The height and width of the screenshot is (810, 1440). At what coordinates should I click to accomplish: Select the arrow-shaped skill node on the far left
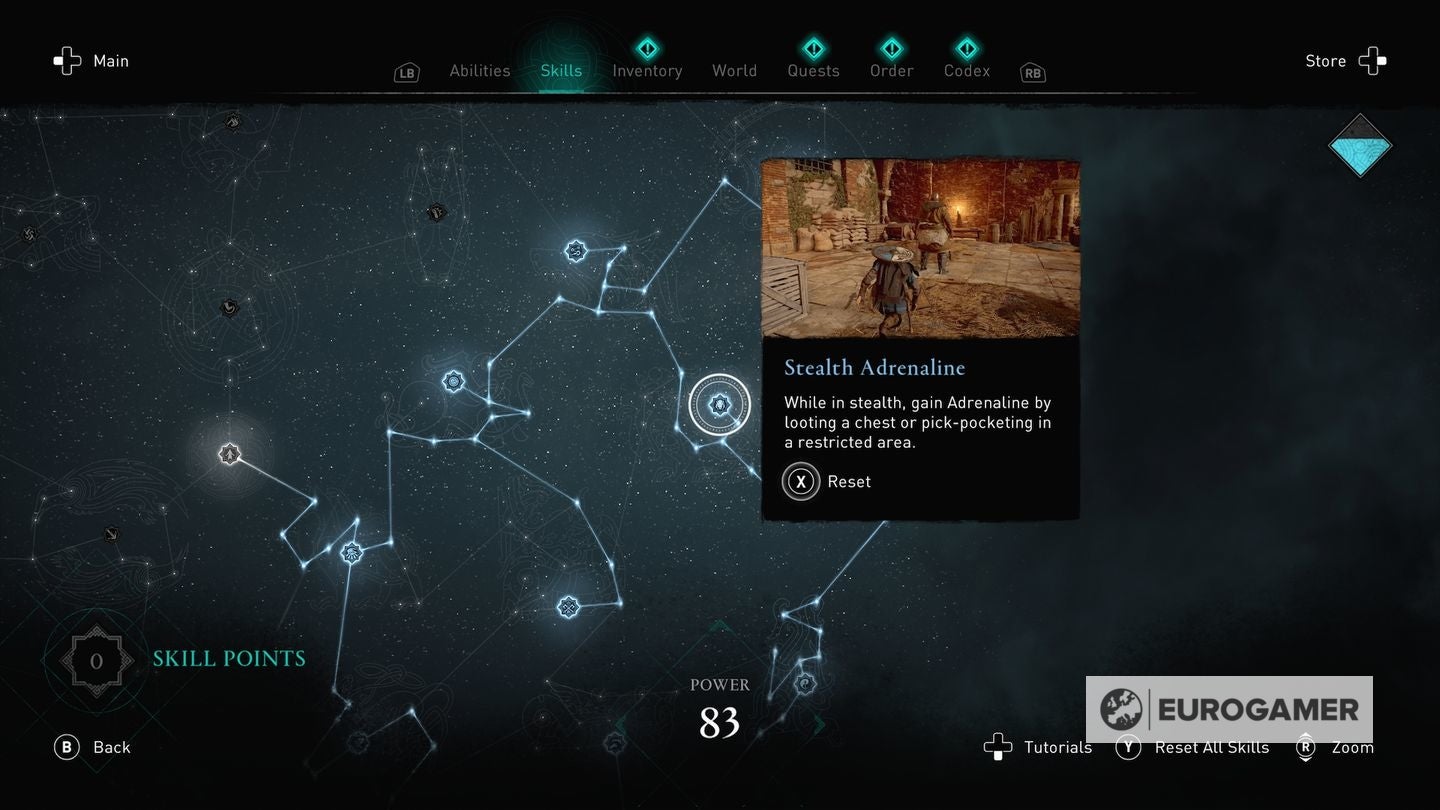point(228,453)
